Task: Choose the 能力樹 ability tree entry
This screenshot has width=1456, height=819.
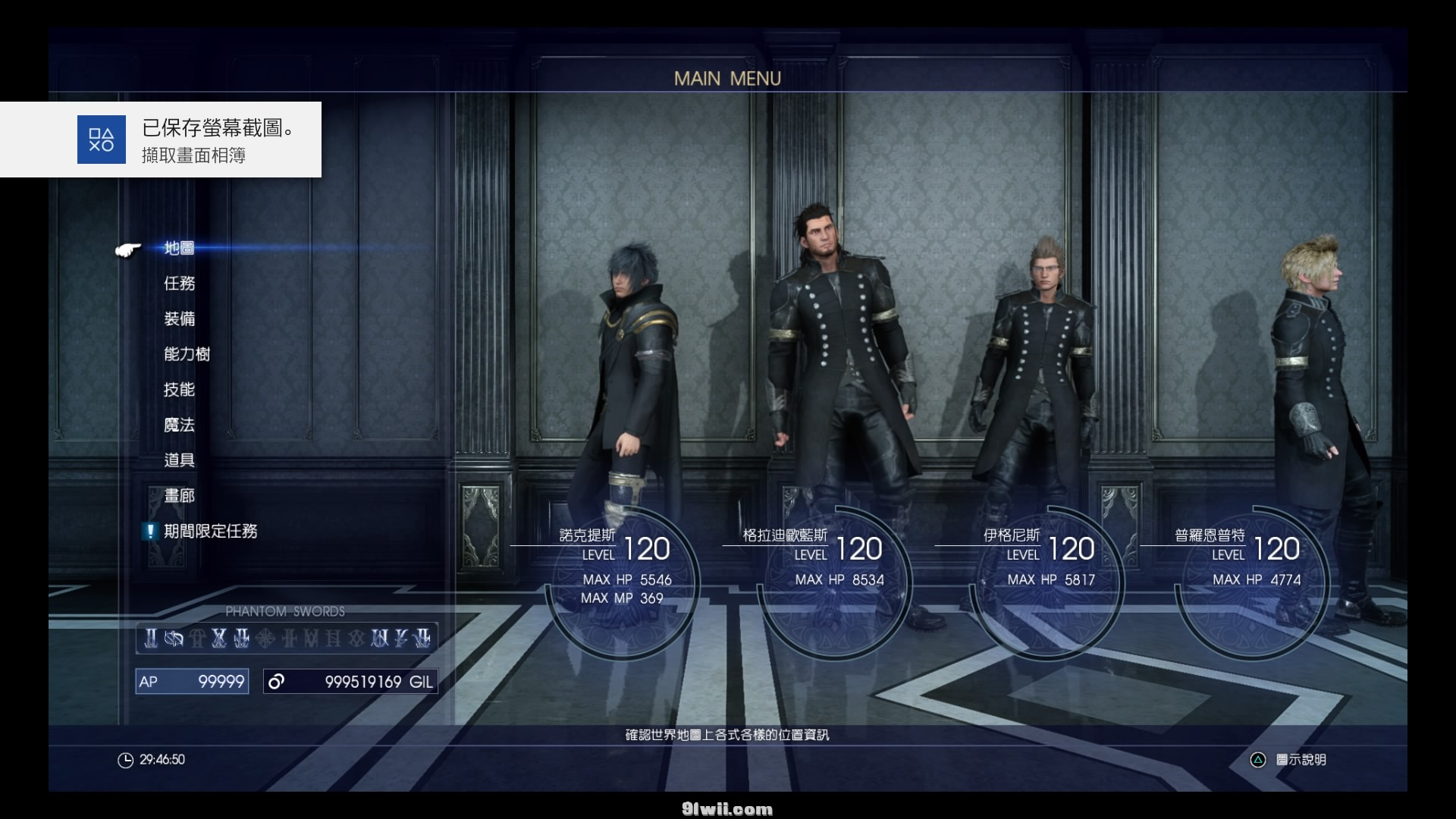Action: point(187,354)
